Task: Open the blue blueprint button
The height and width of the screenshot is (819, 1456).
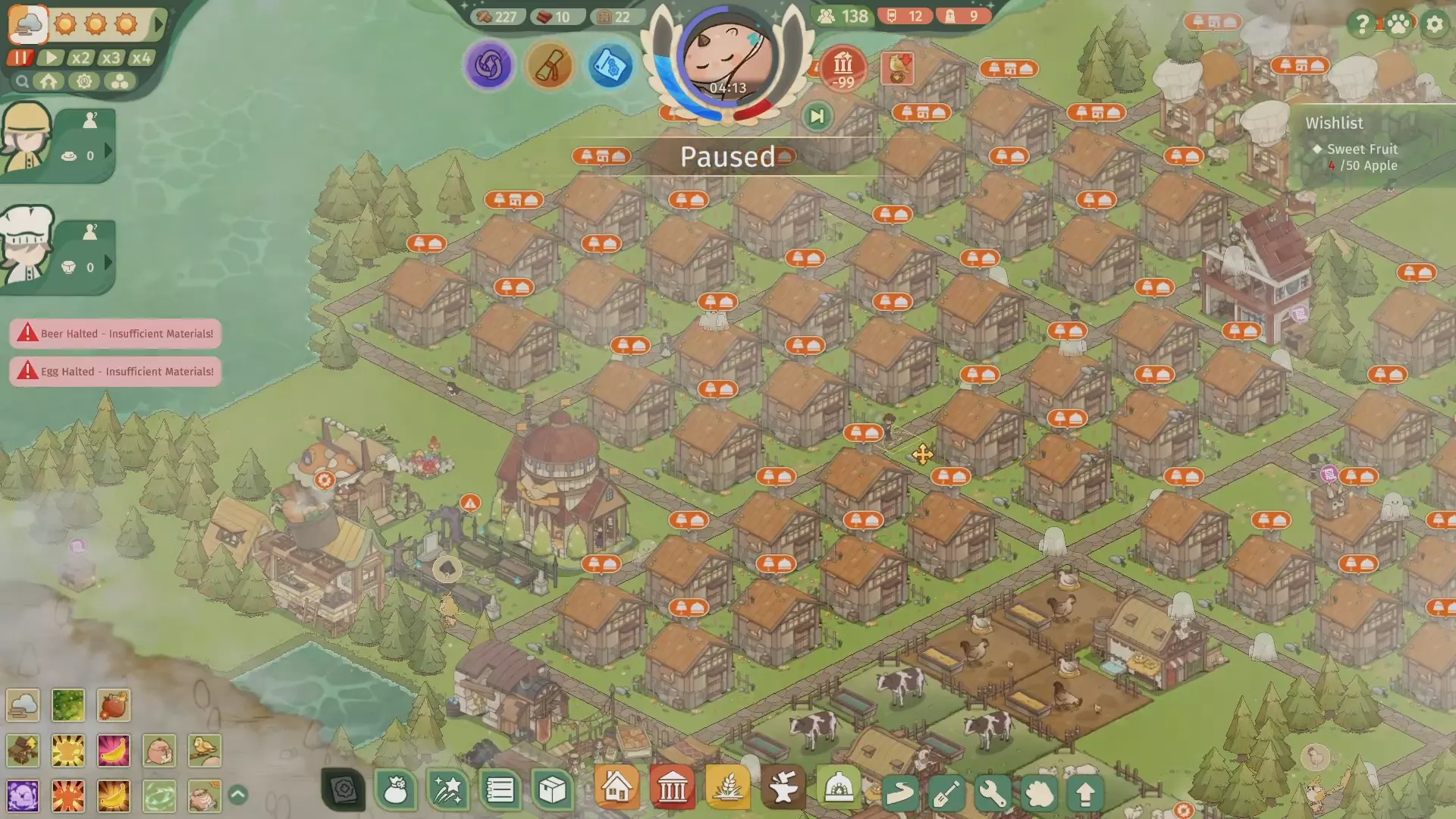Action: (x=610, y=66)
